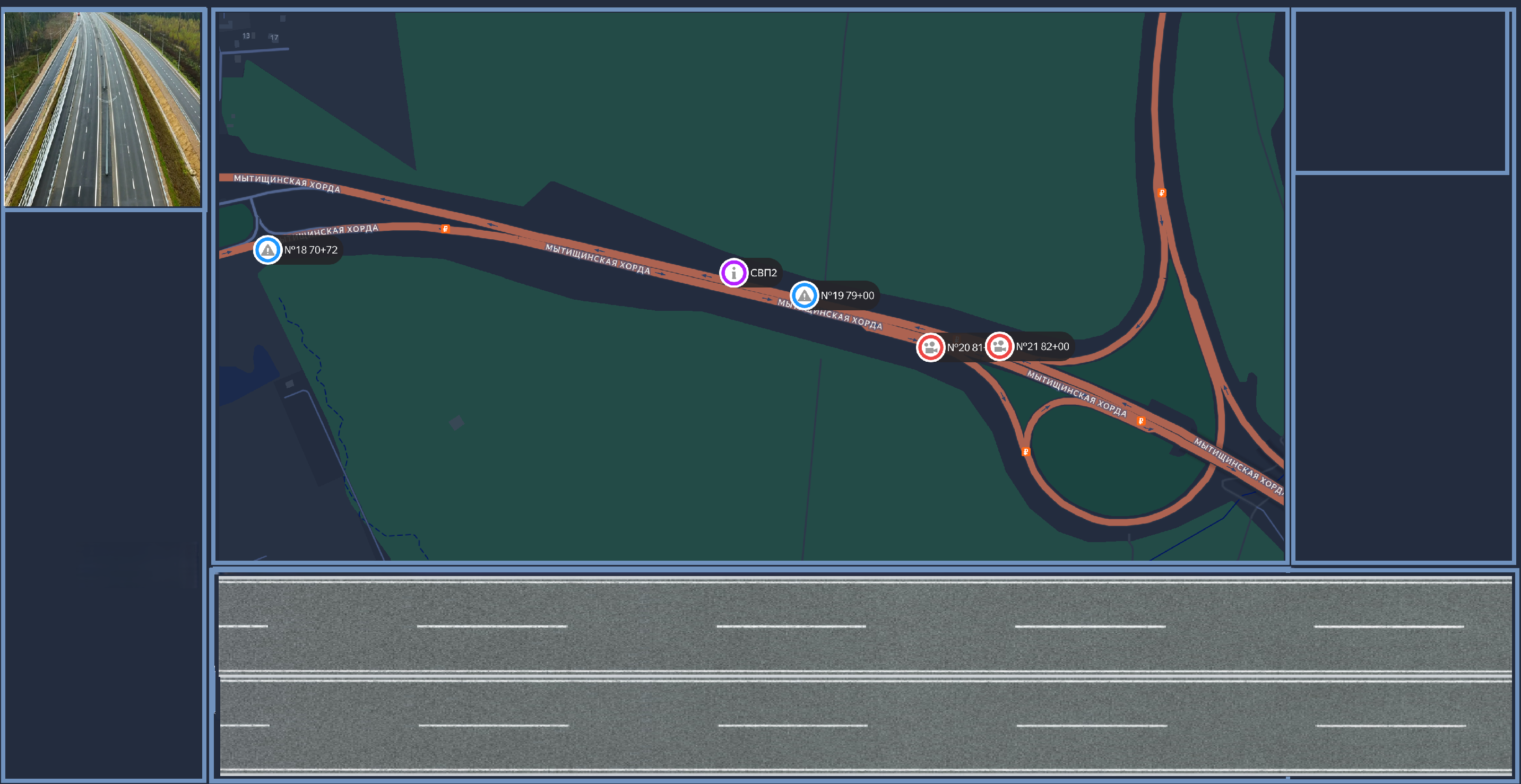The width and height of the screenshot is (1521, 784).
Task: Select warning marker №18 70+72
Action: pos(267,250)
